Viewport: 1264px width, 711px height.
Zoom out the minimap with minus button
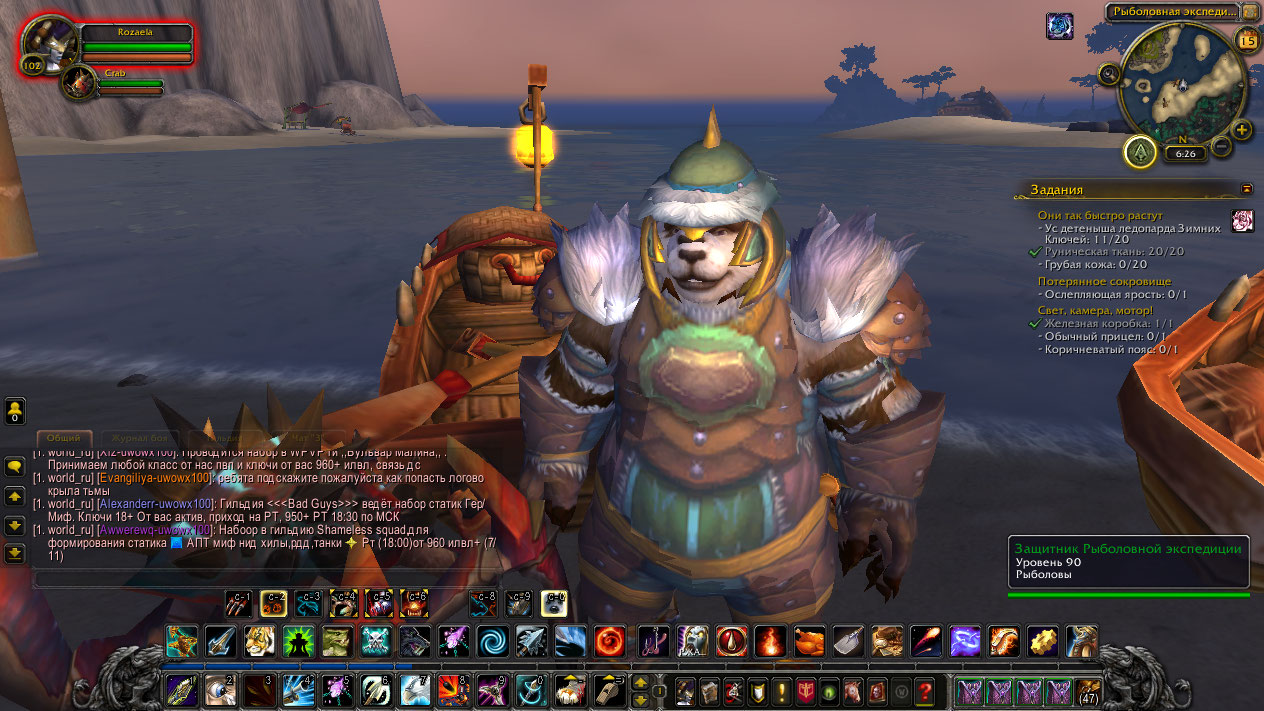click(x=1221, y=146)
